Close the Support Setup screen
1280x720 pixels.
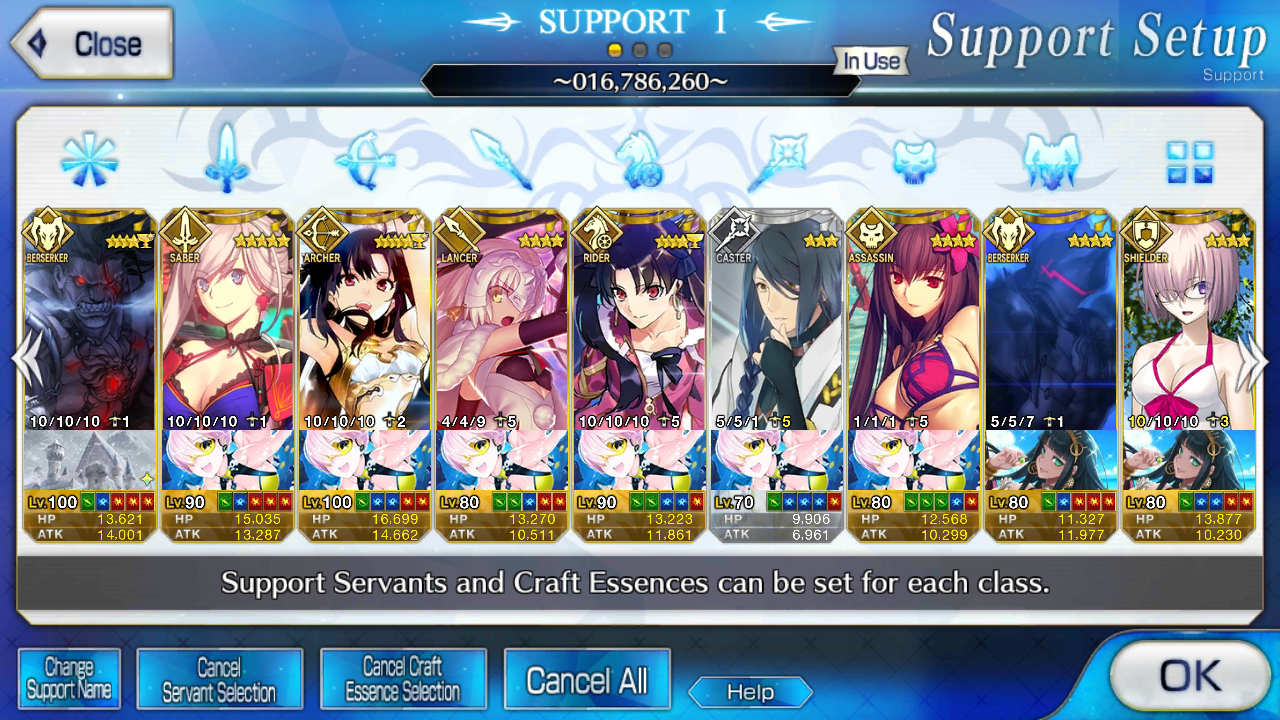92,44
